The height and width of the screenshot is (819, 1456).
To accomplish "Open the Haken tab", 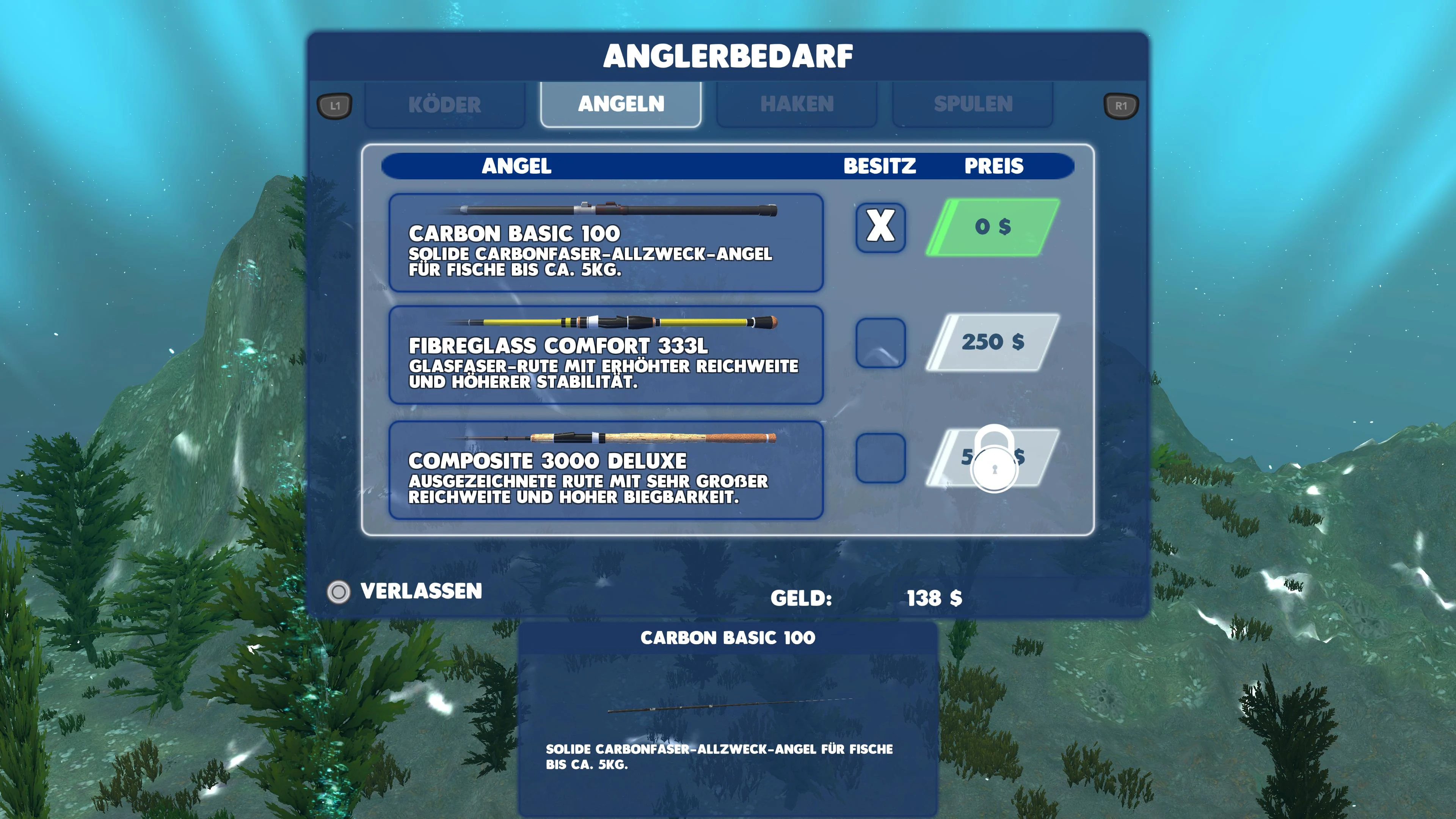I will coord(796,104).
